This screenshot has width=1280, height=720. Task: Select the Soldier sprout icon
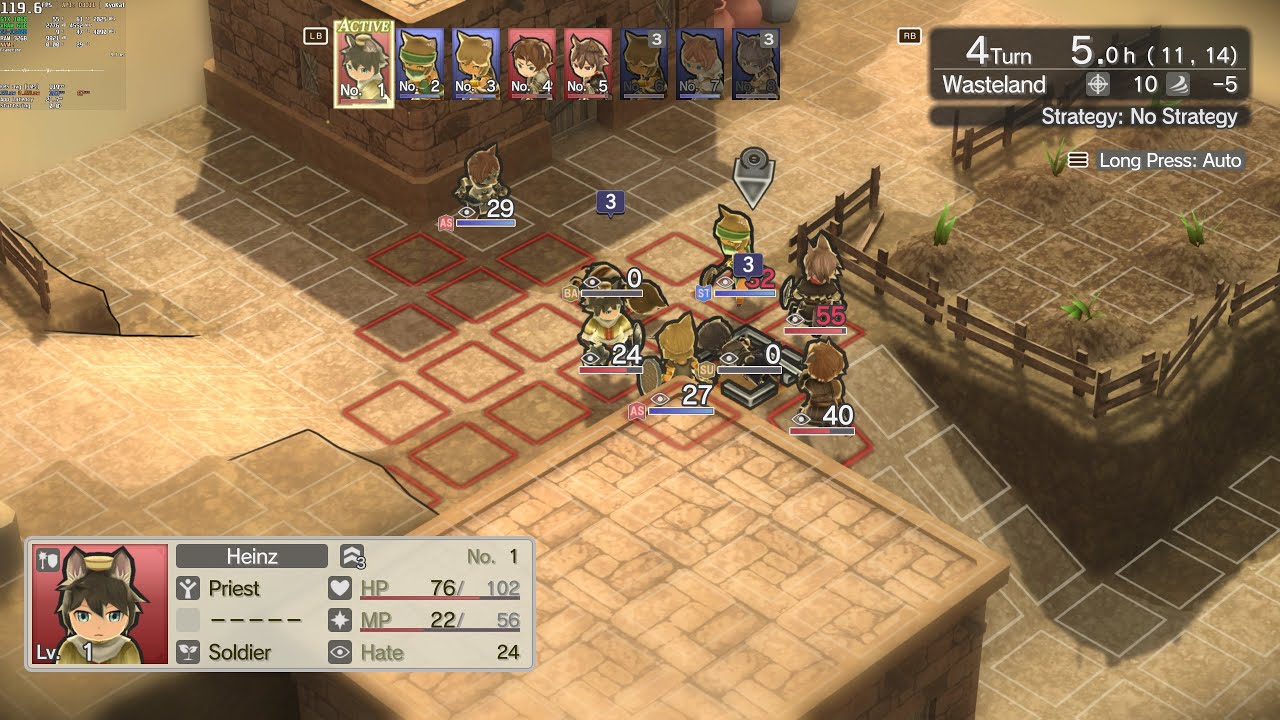188,652
